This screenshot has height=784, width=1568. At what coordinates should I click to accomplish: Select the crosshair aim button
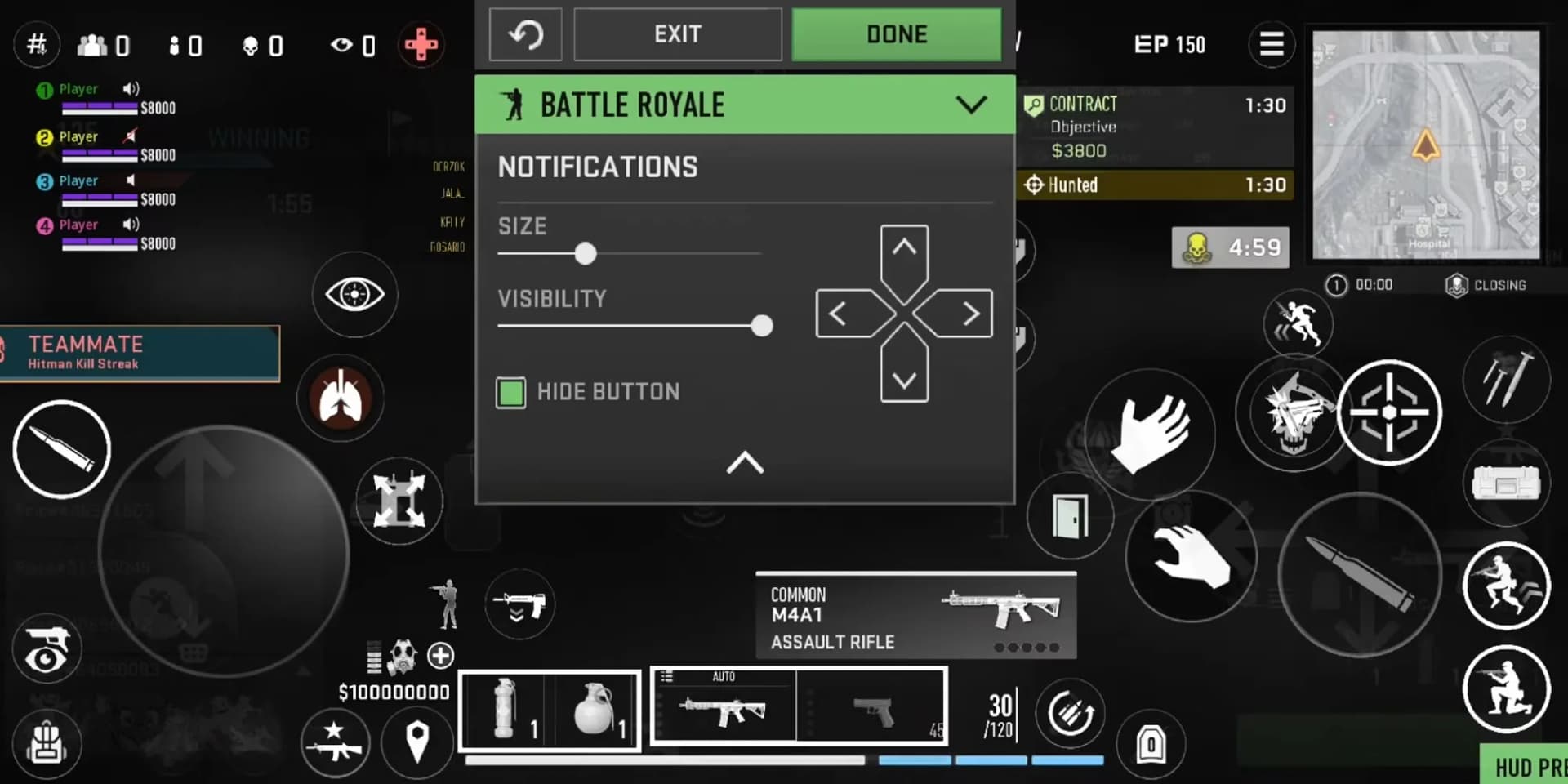click(1388, 412)
